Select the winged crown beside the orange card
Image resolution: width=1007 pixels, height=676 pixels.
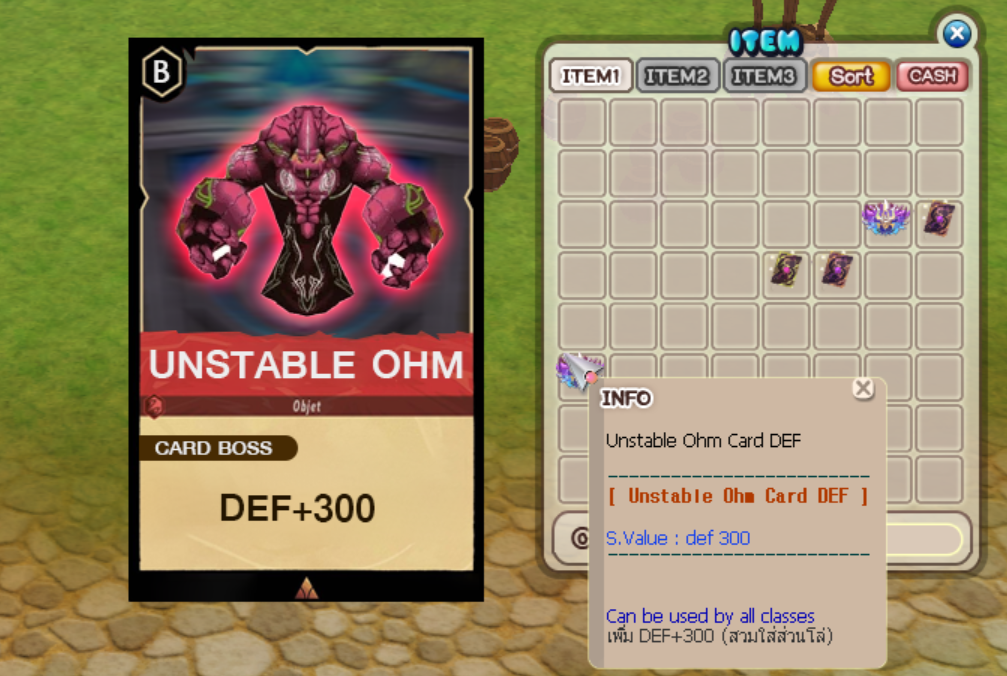pos(886,219)
